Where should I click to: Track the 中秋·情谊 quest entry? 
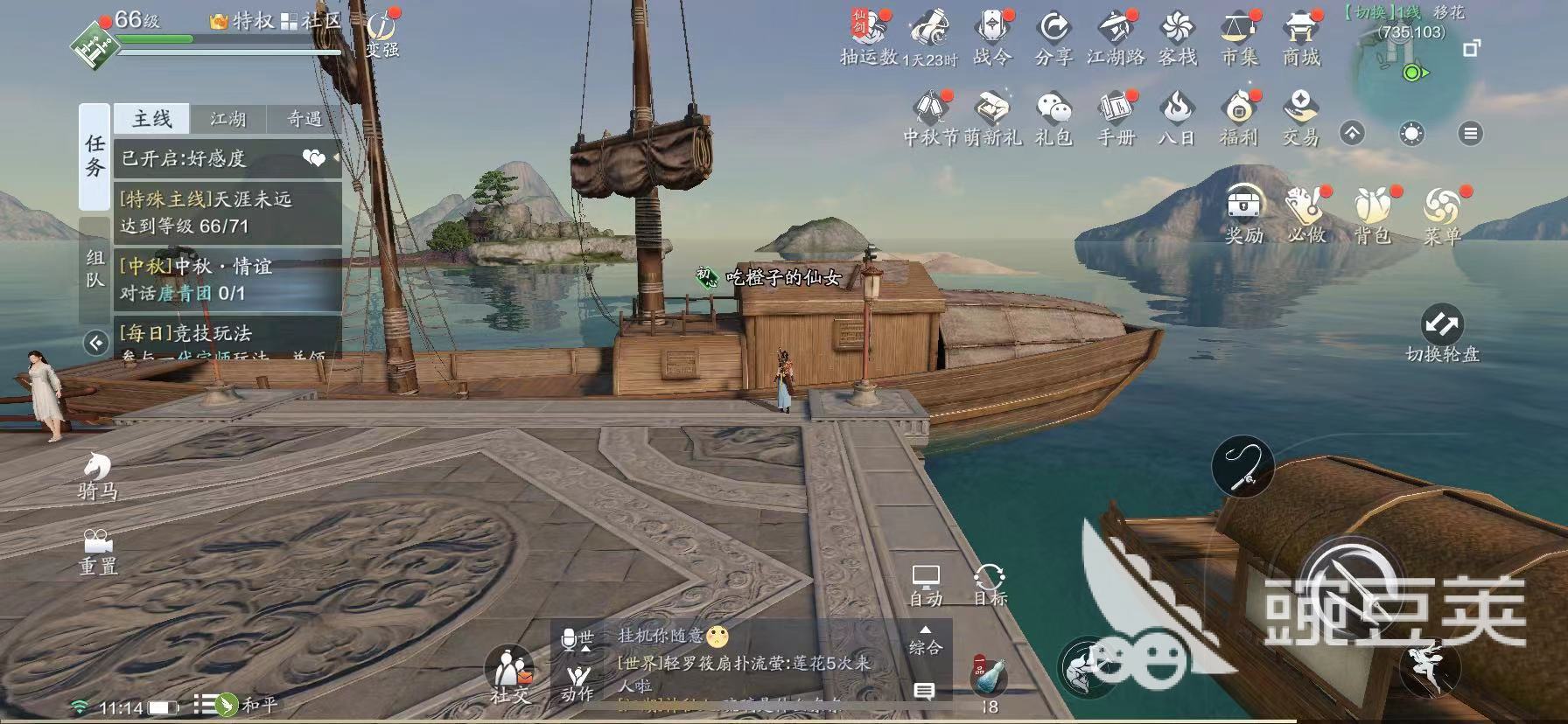(x=227, y=279)
